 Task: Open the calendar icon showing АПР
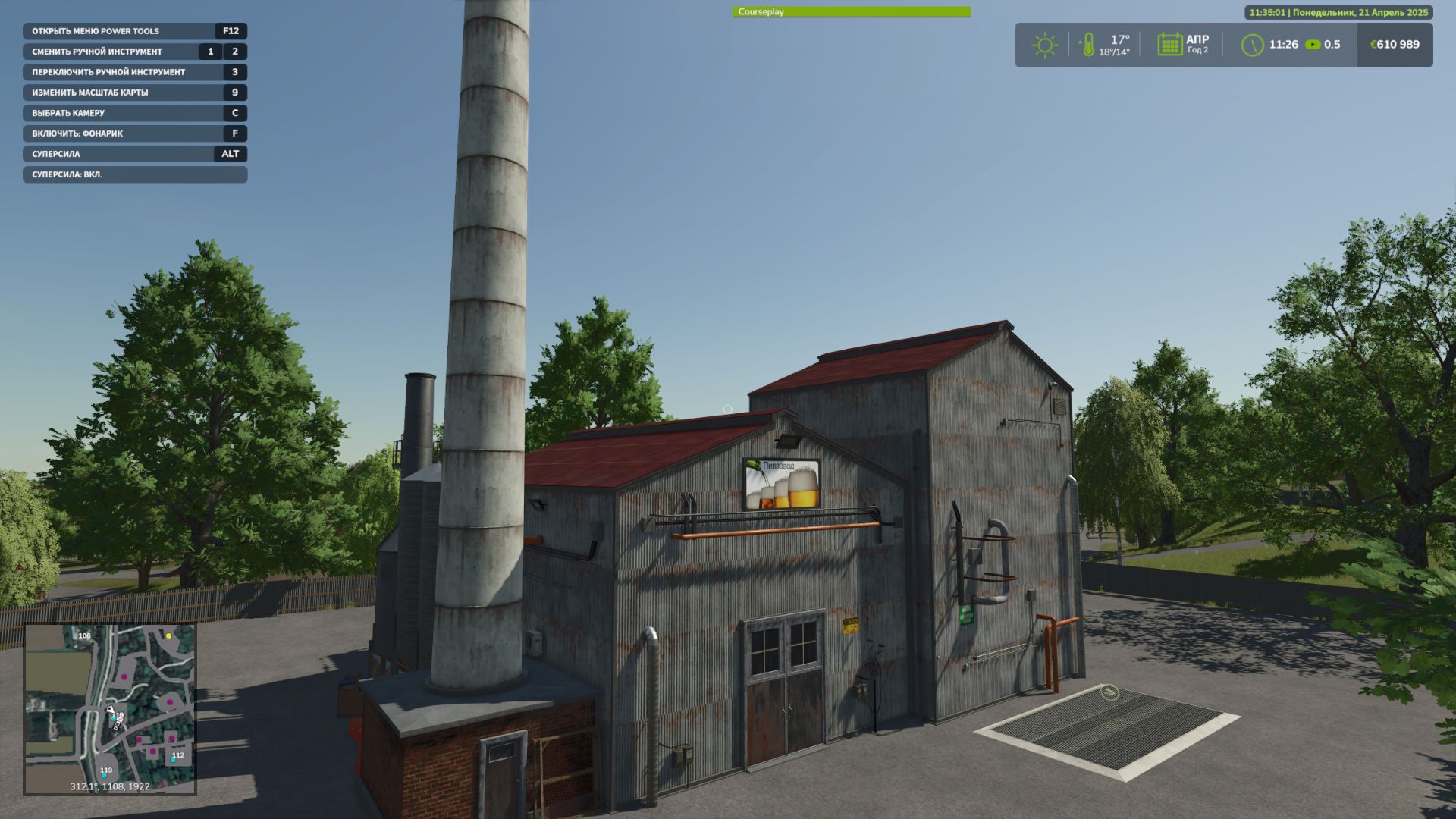point(1169,44)
